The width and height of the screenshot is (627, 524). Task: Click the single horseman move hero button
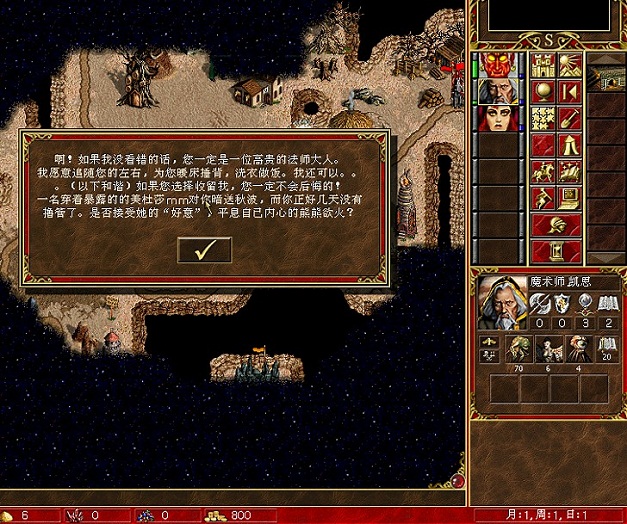point(542,172)
